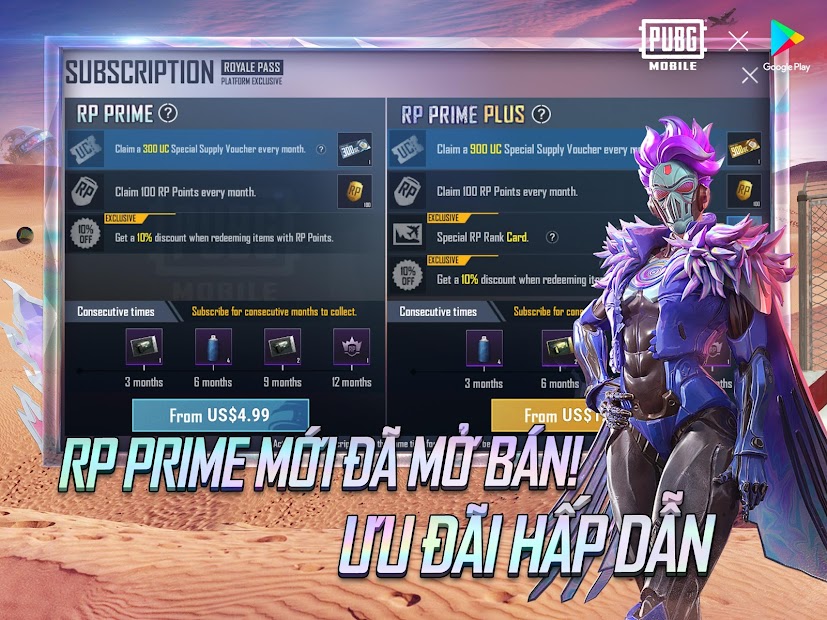Image resolution: width=827 pixels, height=620 pixels.
Task: Open the RP Prime help question mark
Action: pos(169,113)
